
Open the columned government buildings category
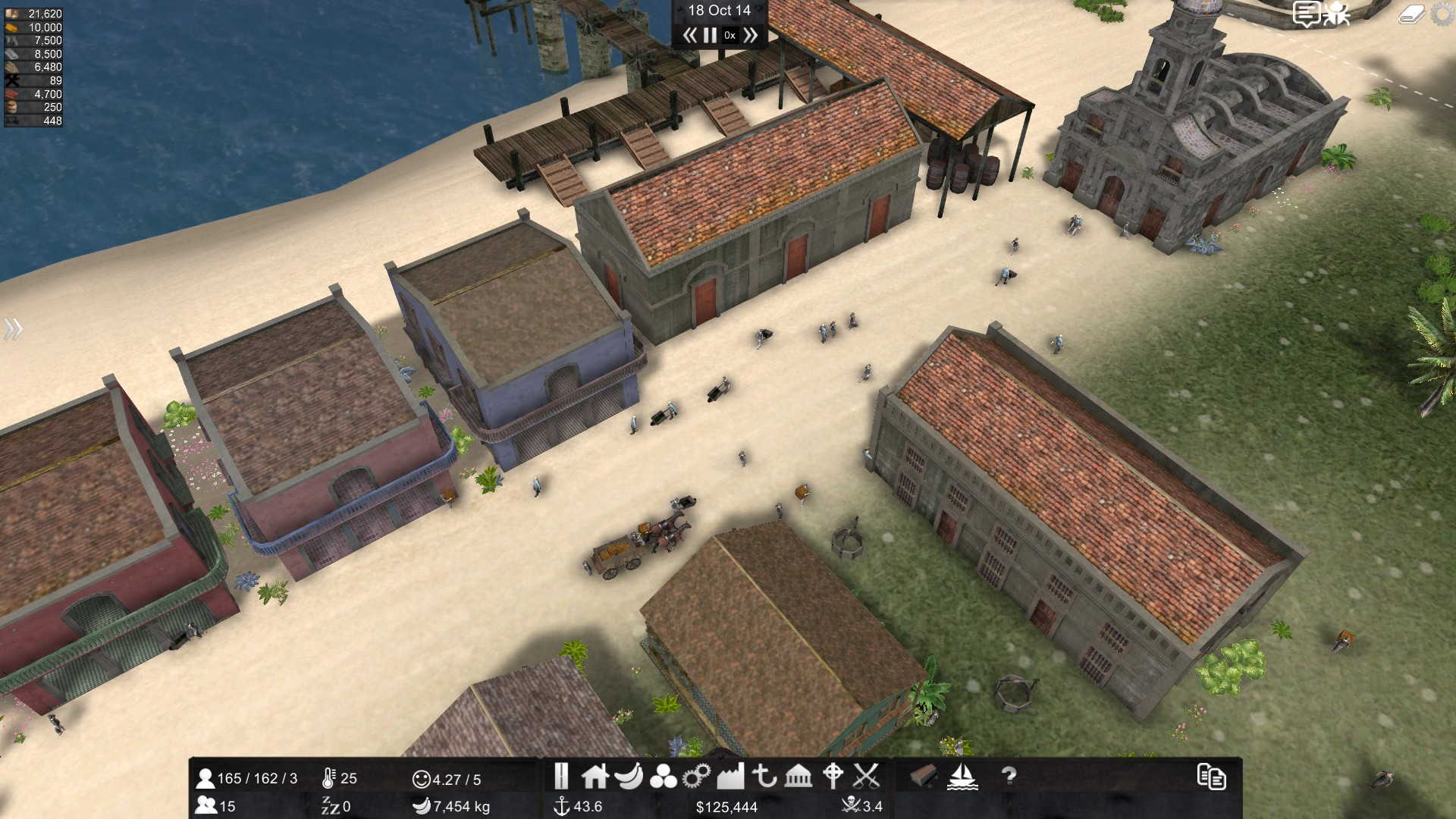point(799,776)
